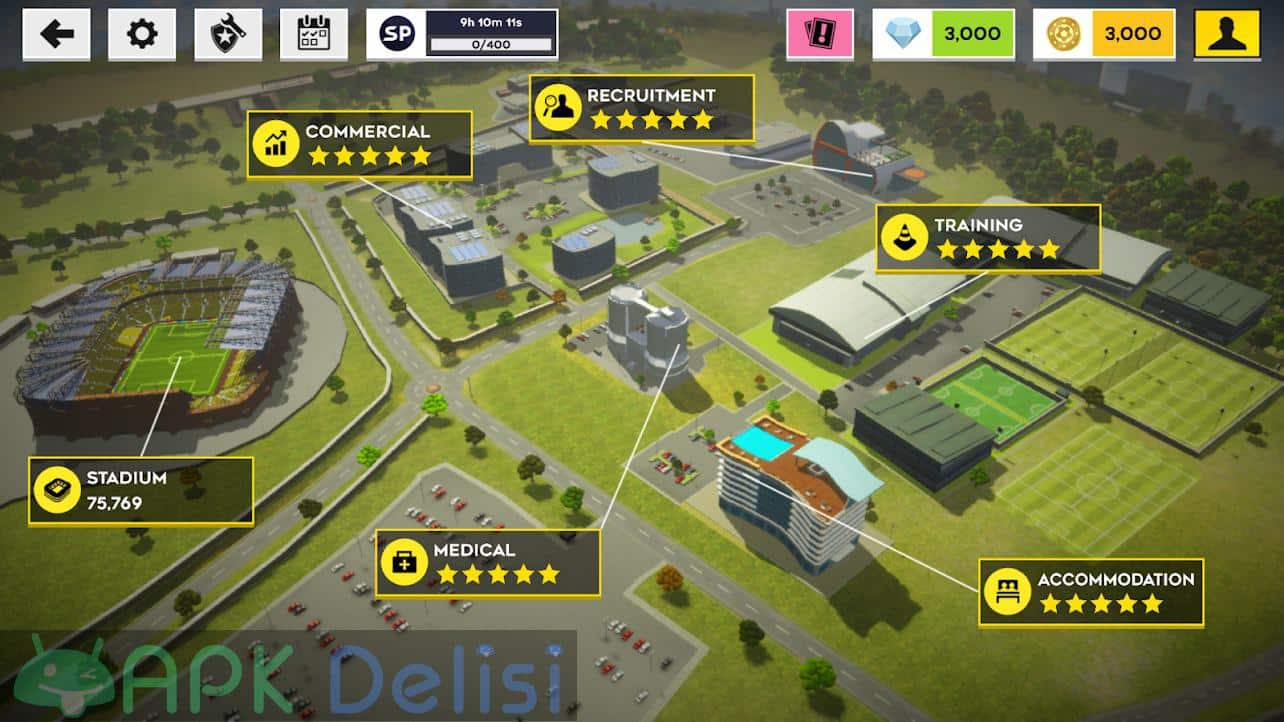Click the gold coin 3,000 counter
1284x722 pixels.
[x=1104, y=35]
